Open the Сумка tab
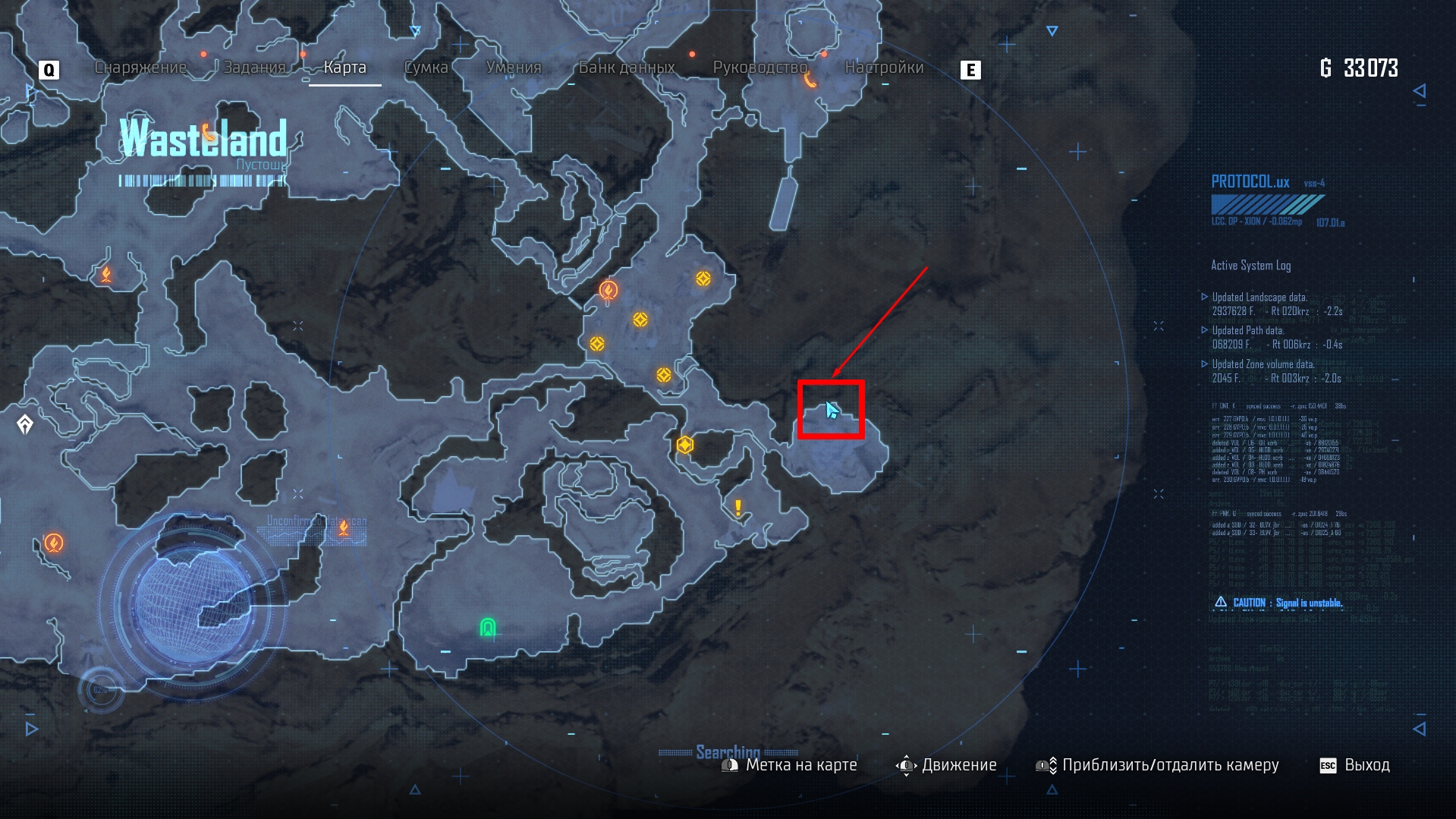The height and width of the screenshot is (819, 1456). [426, 68]
